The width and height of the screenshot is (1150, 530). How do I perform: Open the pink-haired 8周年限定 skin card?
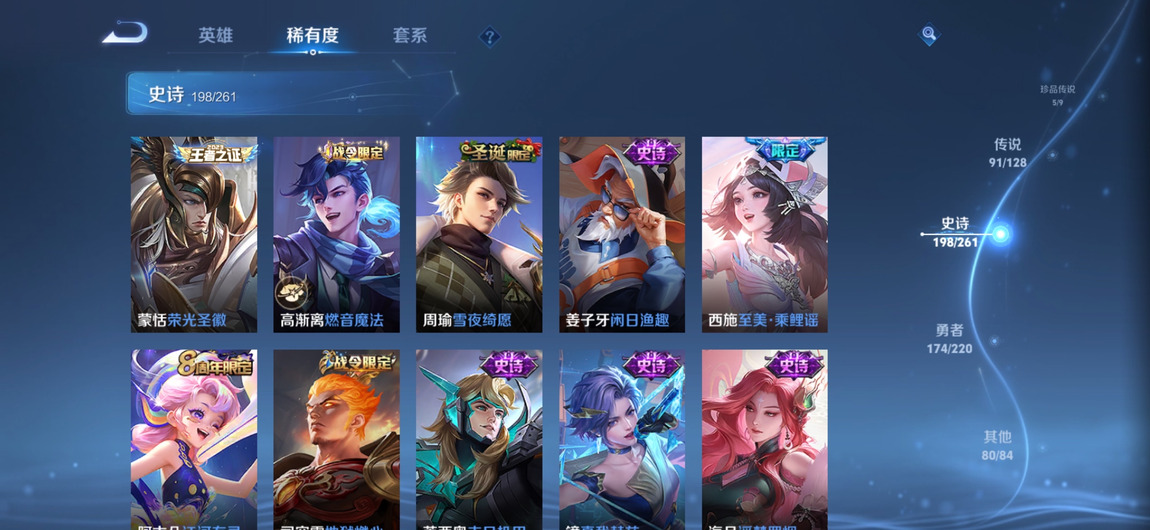point(194,438)
